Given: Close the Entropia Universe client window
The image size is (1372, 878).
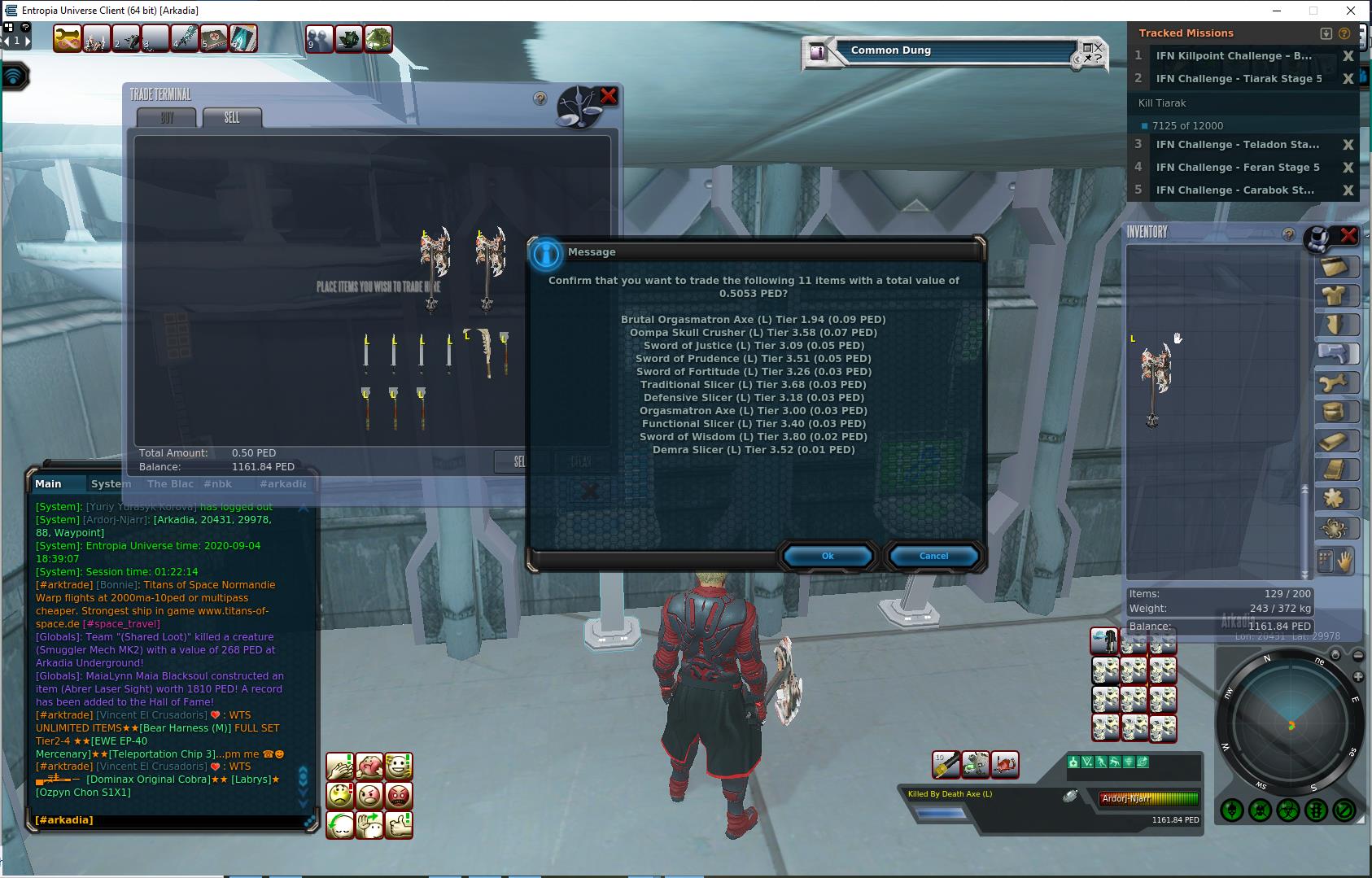Looking at the screenshot, I should click(1351, 11).
